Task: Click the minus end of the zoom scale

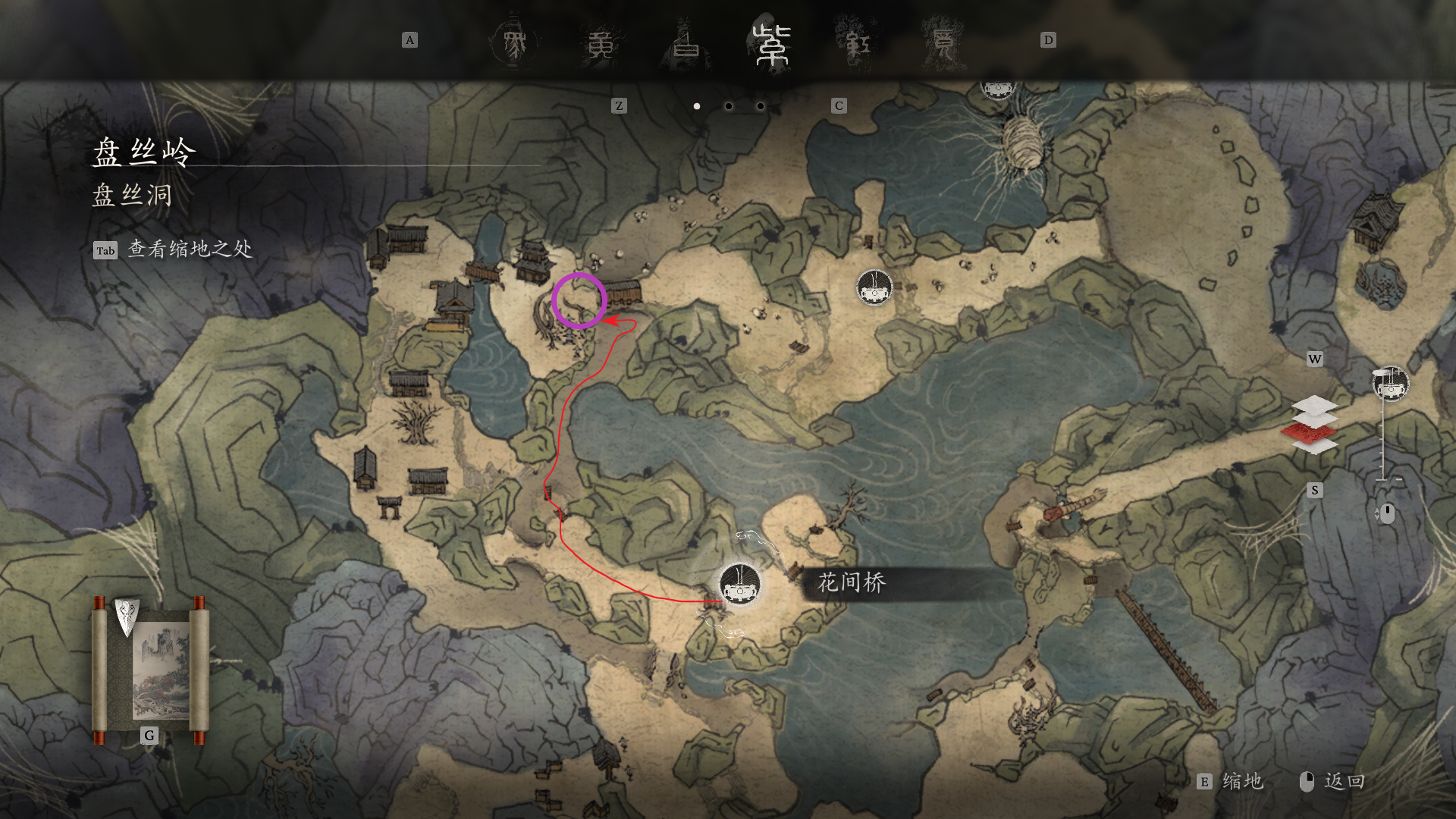Action: coord(1399,480)
